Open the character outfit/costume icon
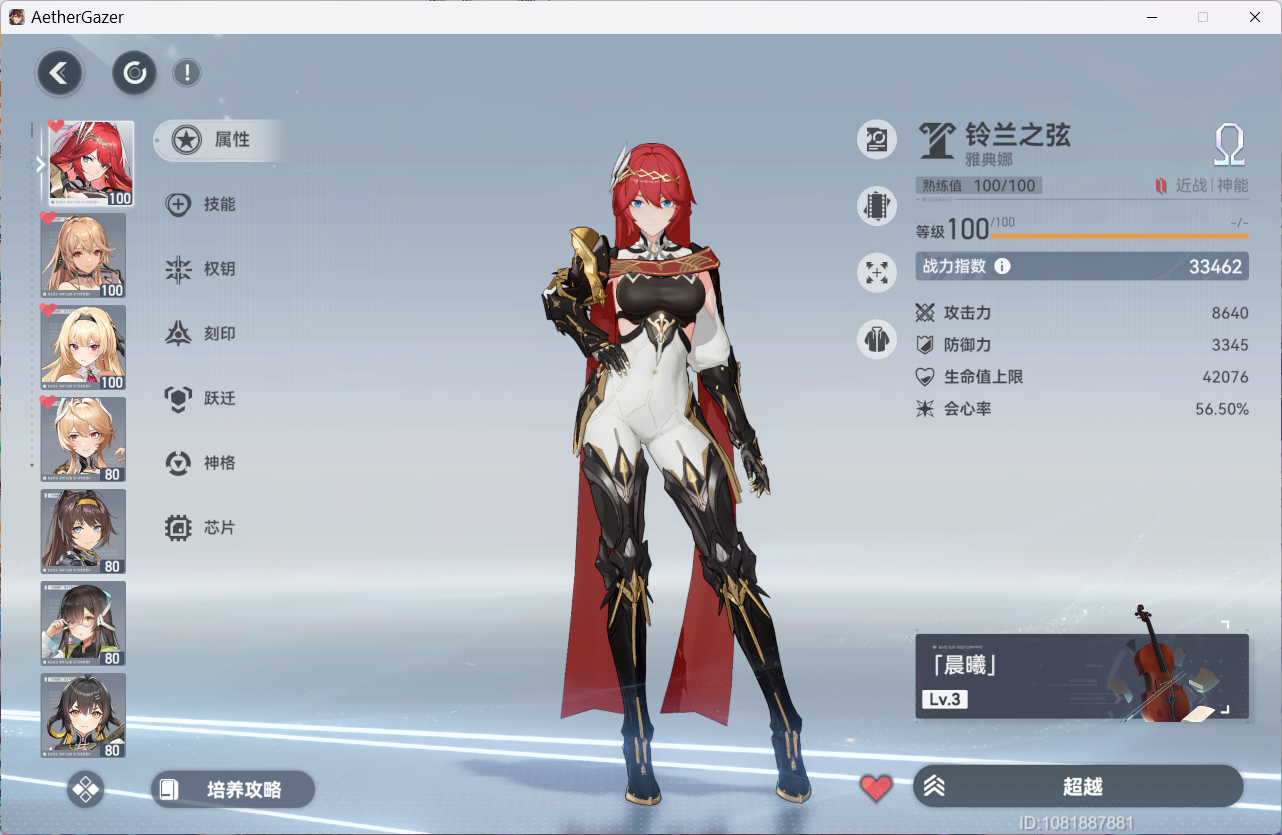 coord(877,338)
